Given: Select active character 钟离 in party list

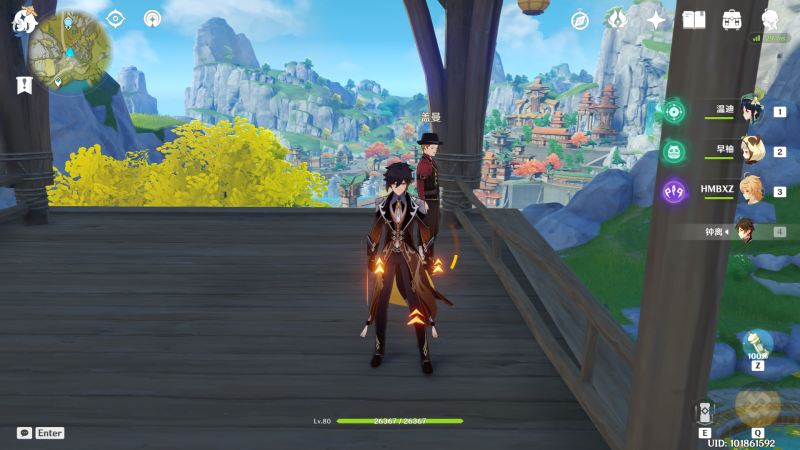Looking at the screenshot, I should pos(746,231).
